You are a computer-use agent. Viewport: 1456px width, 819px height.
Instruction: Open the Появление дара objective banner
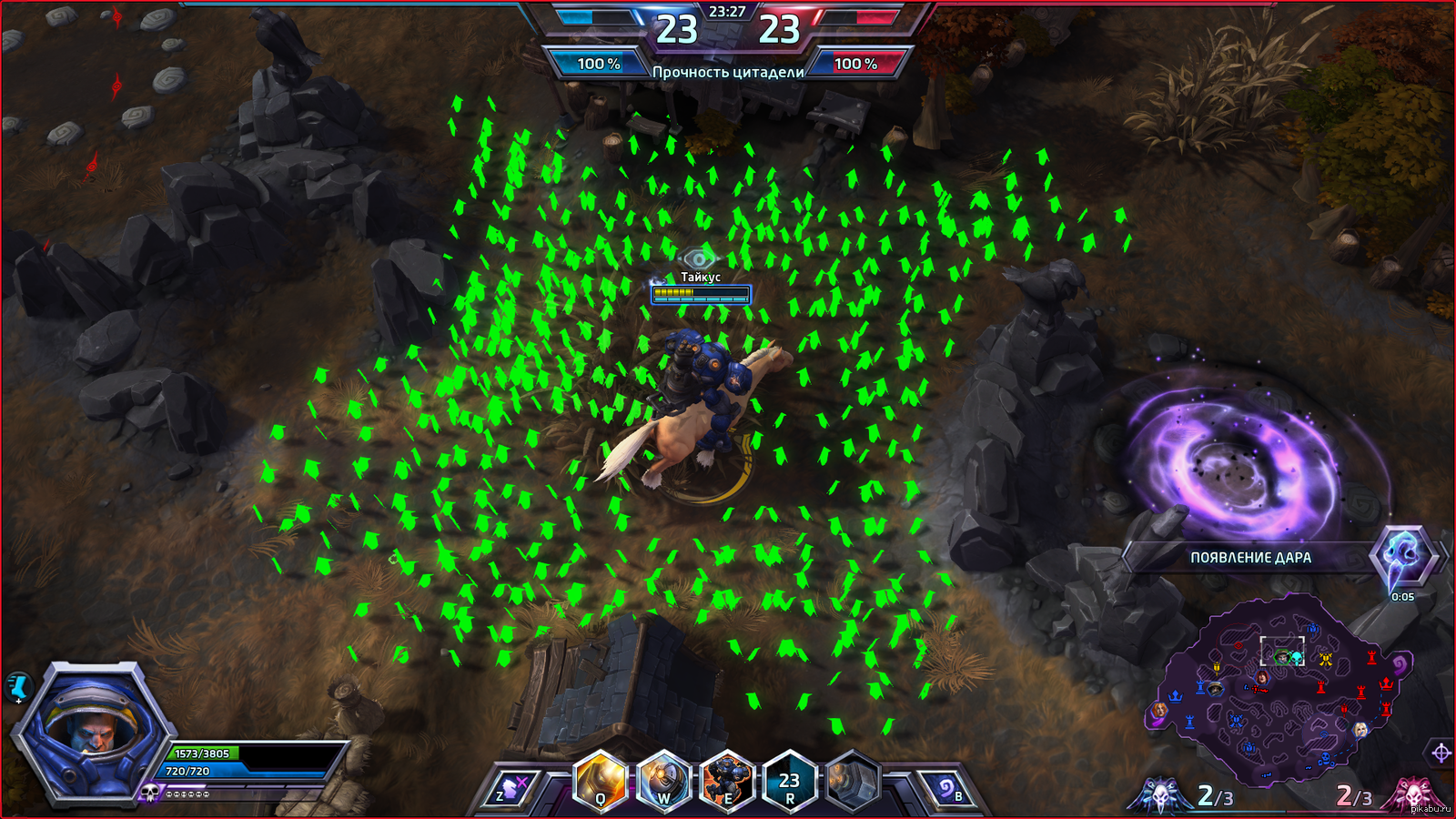tap(1250, 558)
